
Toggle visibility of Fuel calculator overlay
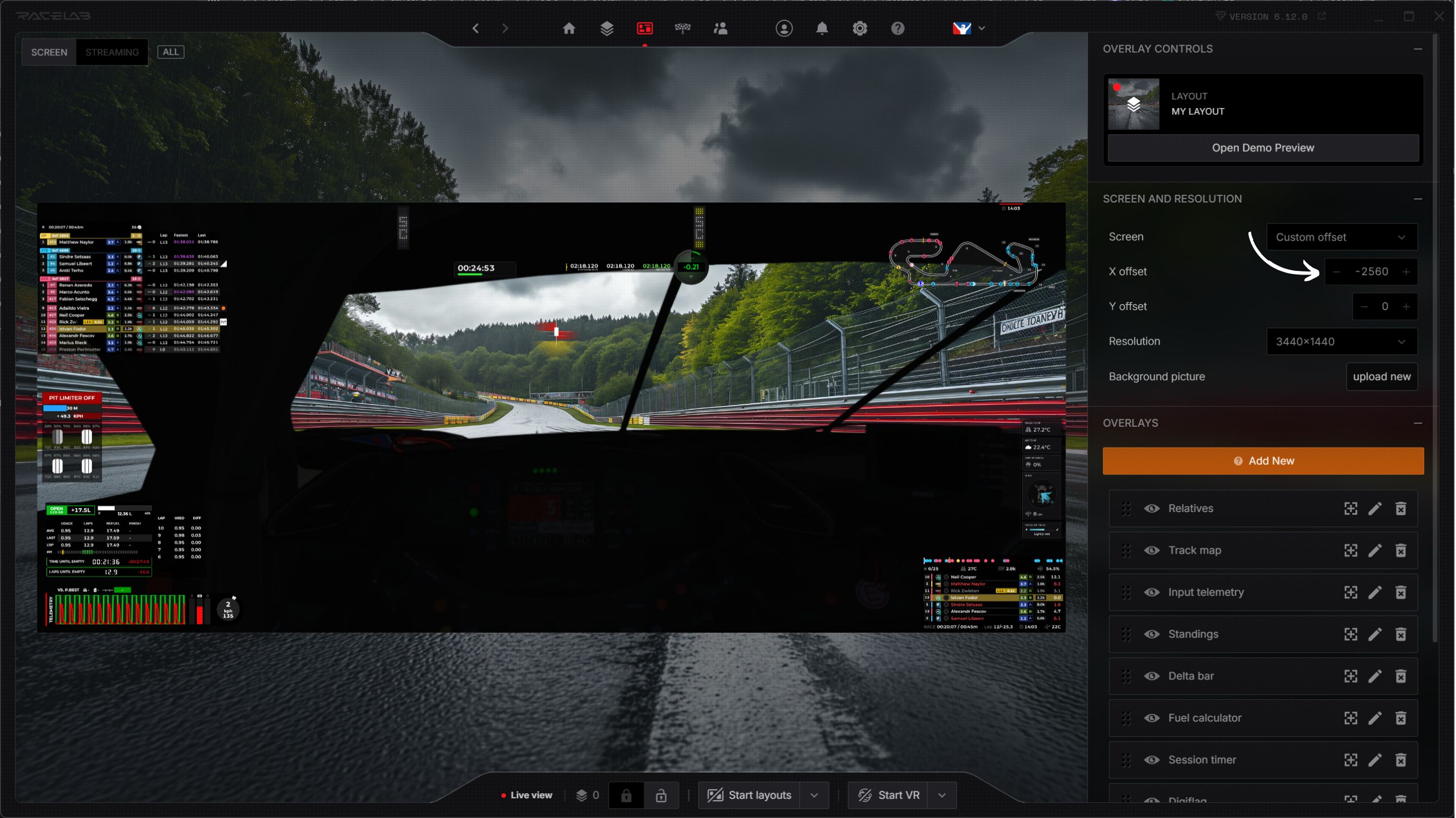pos(1152,718)
